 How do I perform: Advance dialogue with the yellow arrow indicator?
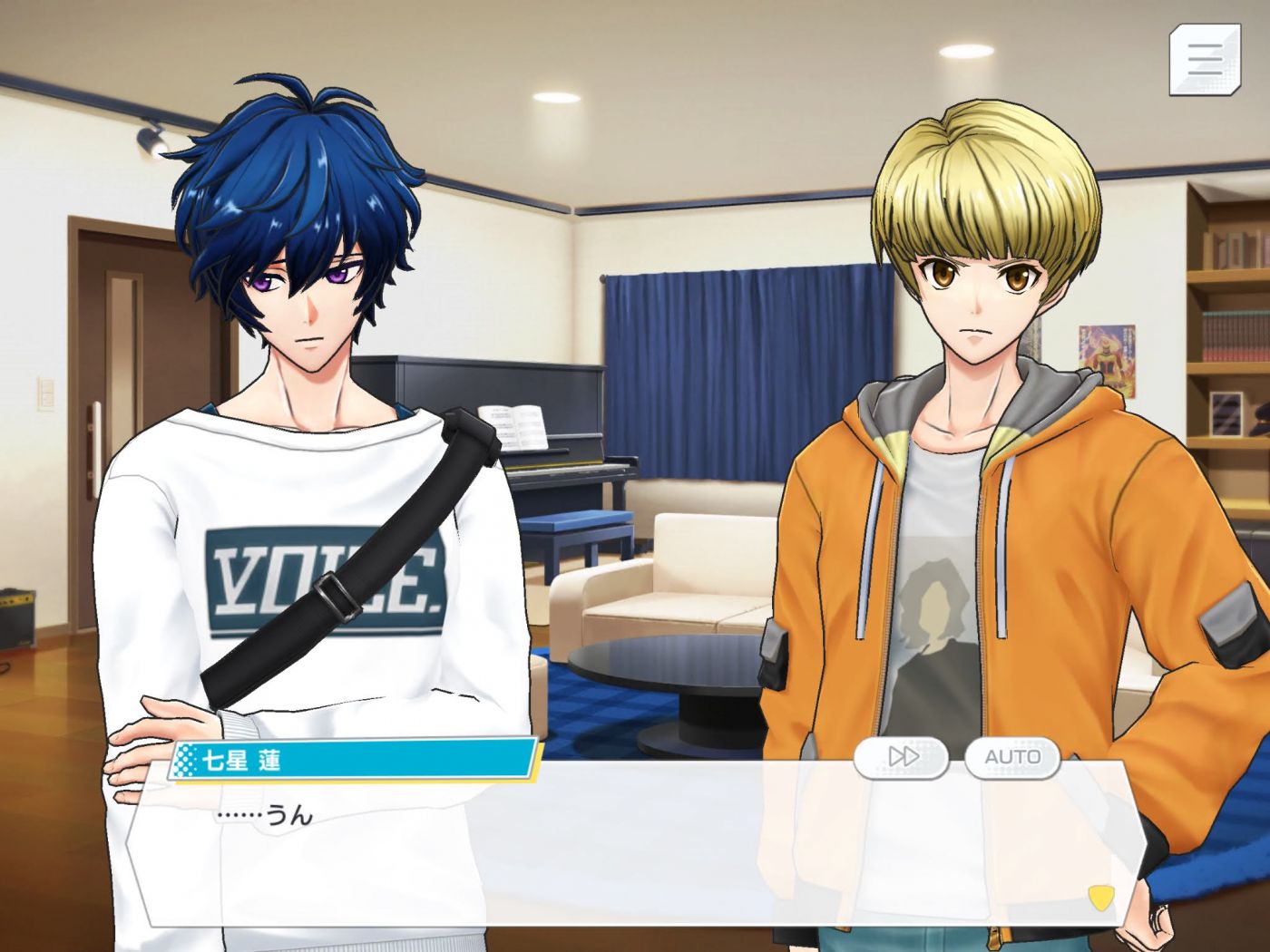pyautogui.click(x=1100, y=897)
